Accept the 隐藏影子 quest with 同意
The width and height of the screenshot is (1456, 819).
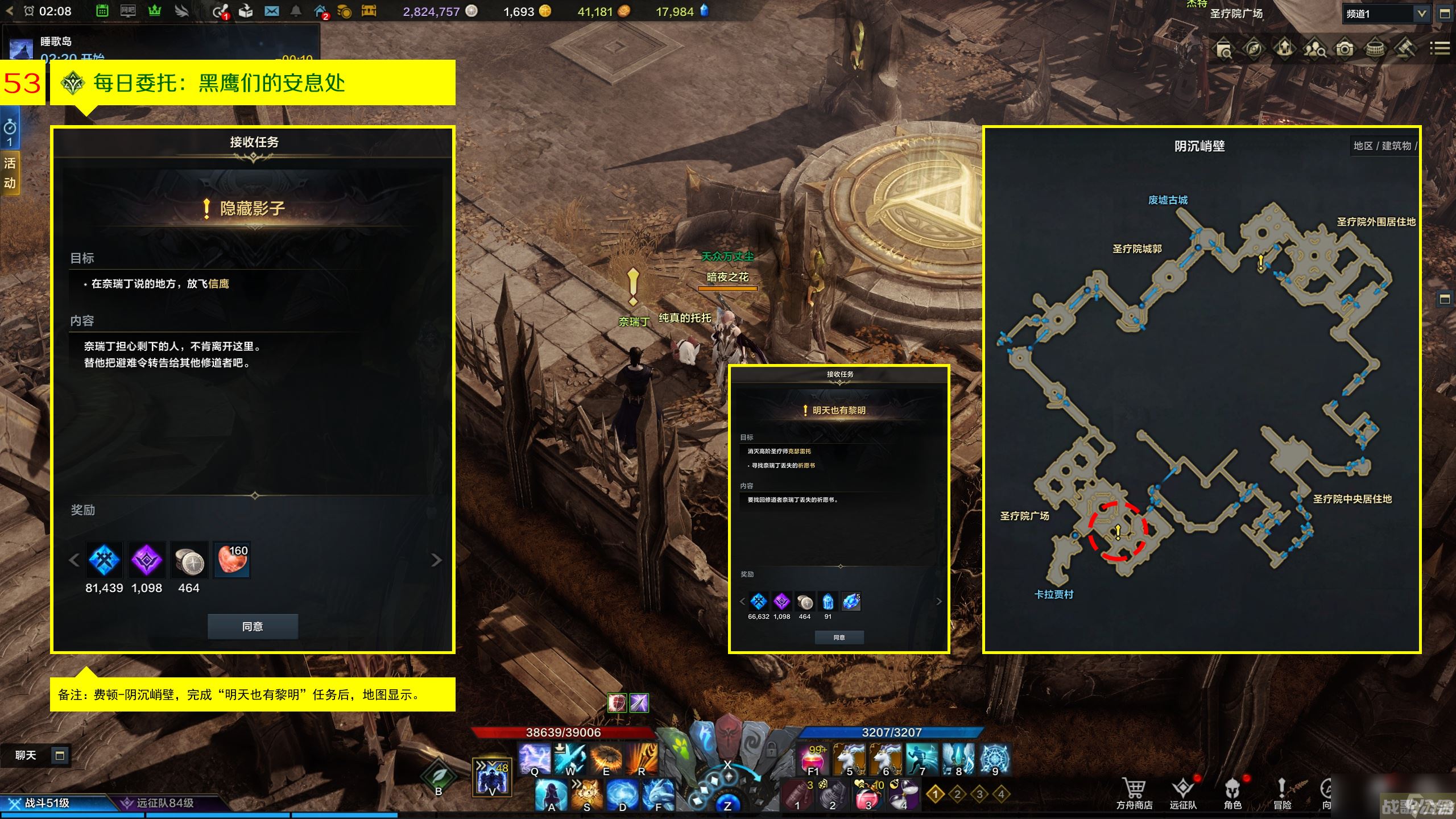253,626
